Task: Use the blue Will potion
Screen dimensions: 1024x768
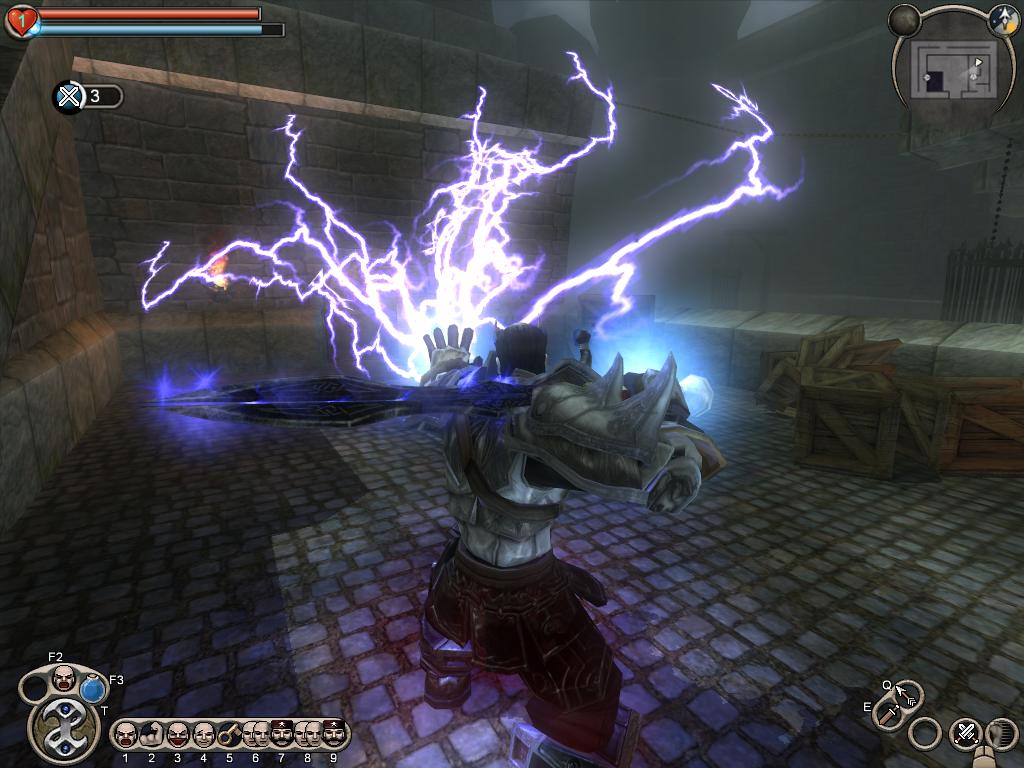Action: [x=93, y=688]
